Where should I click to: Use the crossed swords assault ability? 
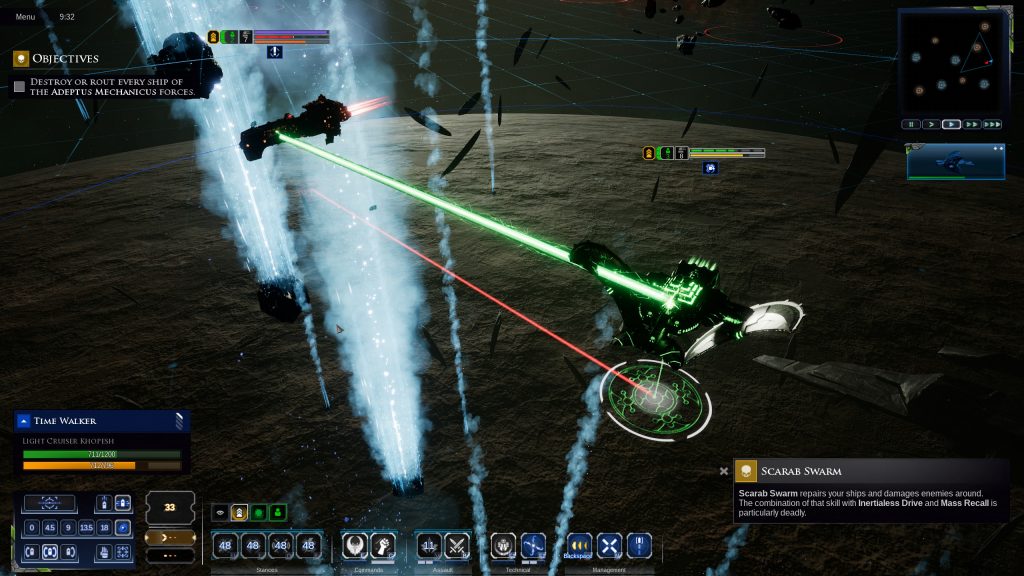[457, 546]
